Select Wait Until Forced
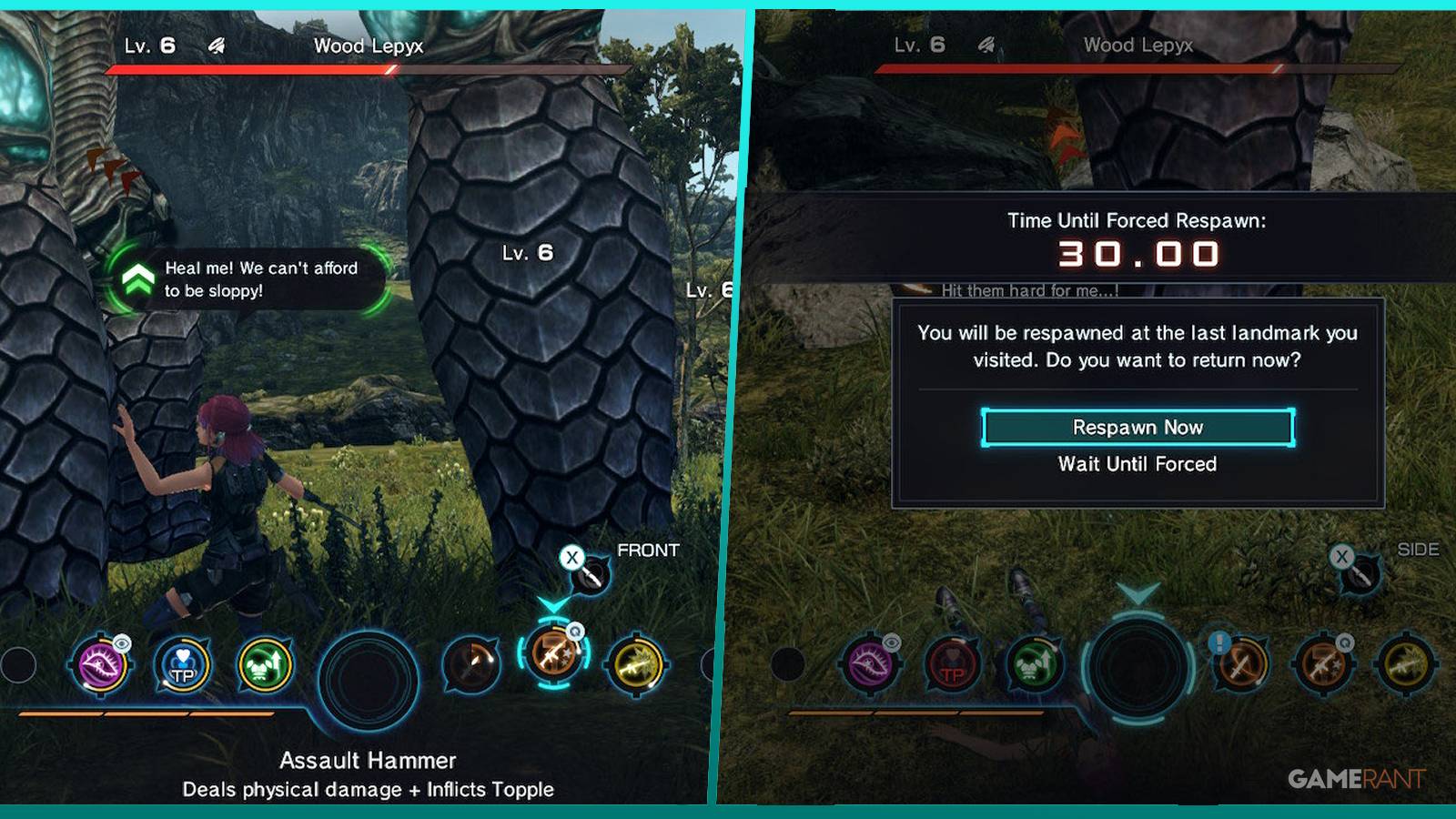Screen dimensions: 1456x819 pyautogui.click(x=1137, y=464)
